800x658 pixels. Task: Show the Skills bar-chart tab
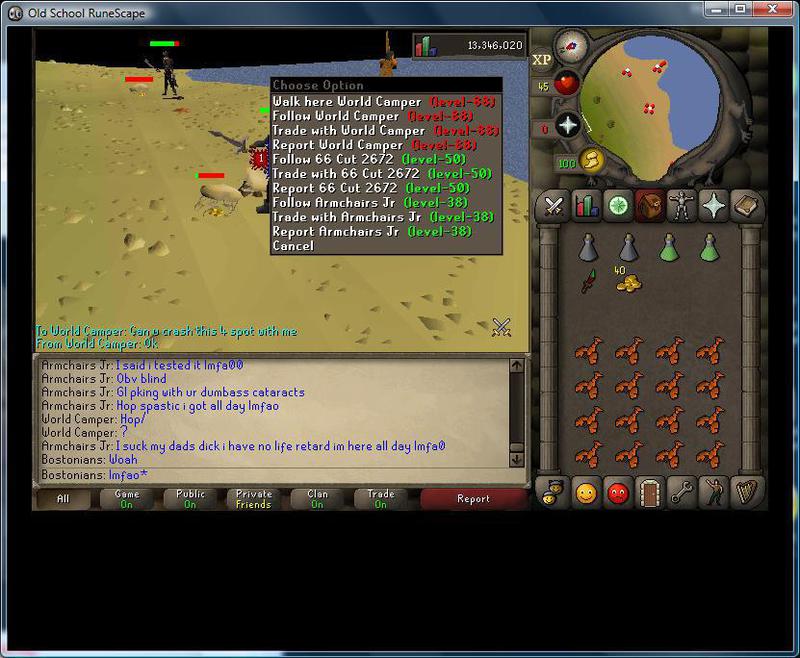pos(586,206)
